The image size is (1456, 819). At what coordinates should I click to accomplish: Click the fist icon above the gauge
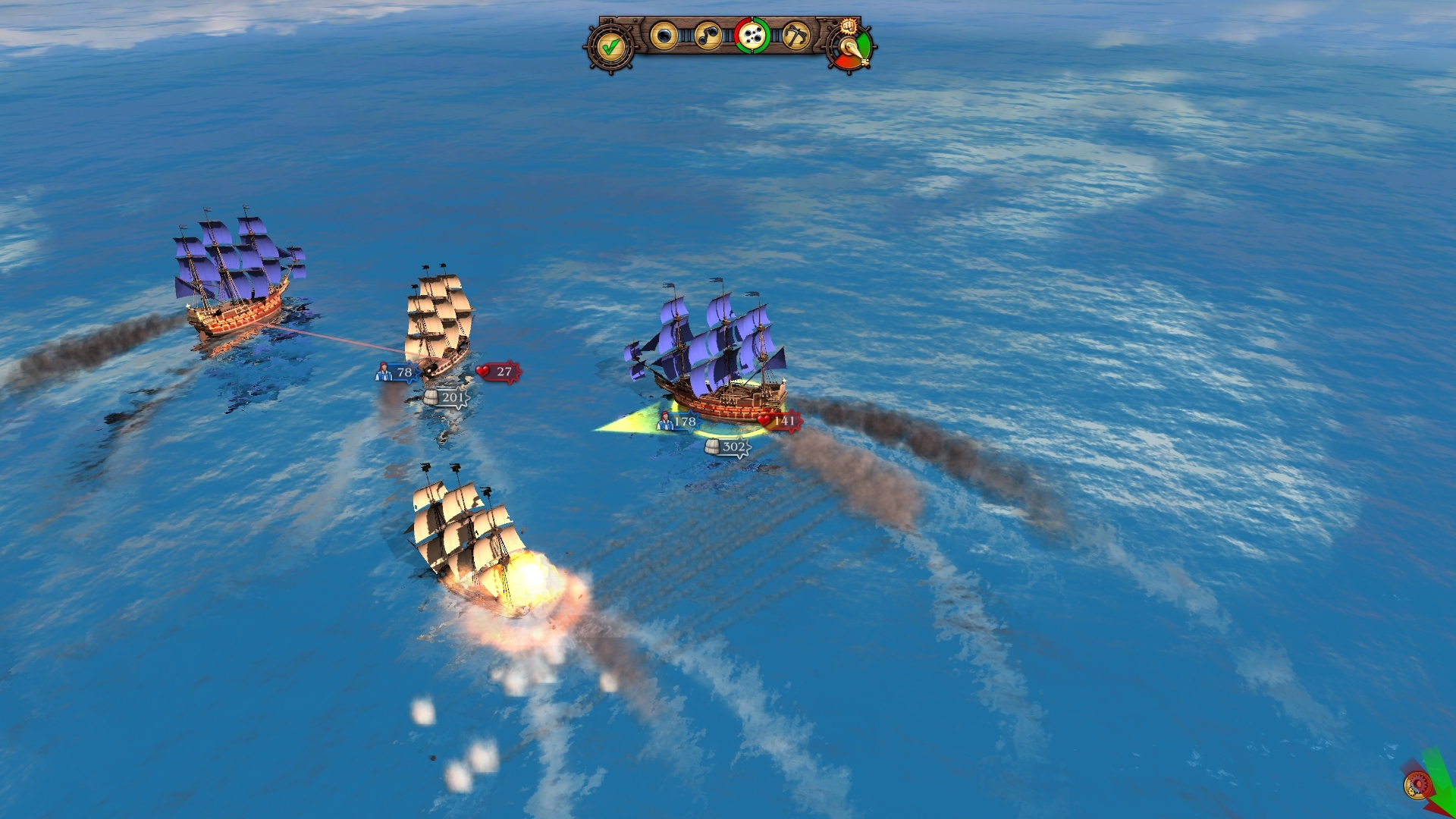(x=849, y=25)
